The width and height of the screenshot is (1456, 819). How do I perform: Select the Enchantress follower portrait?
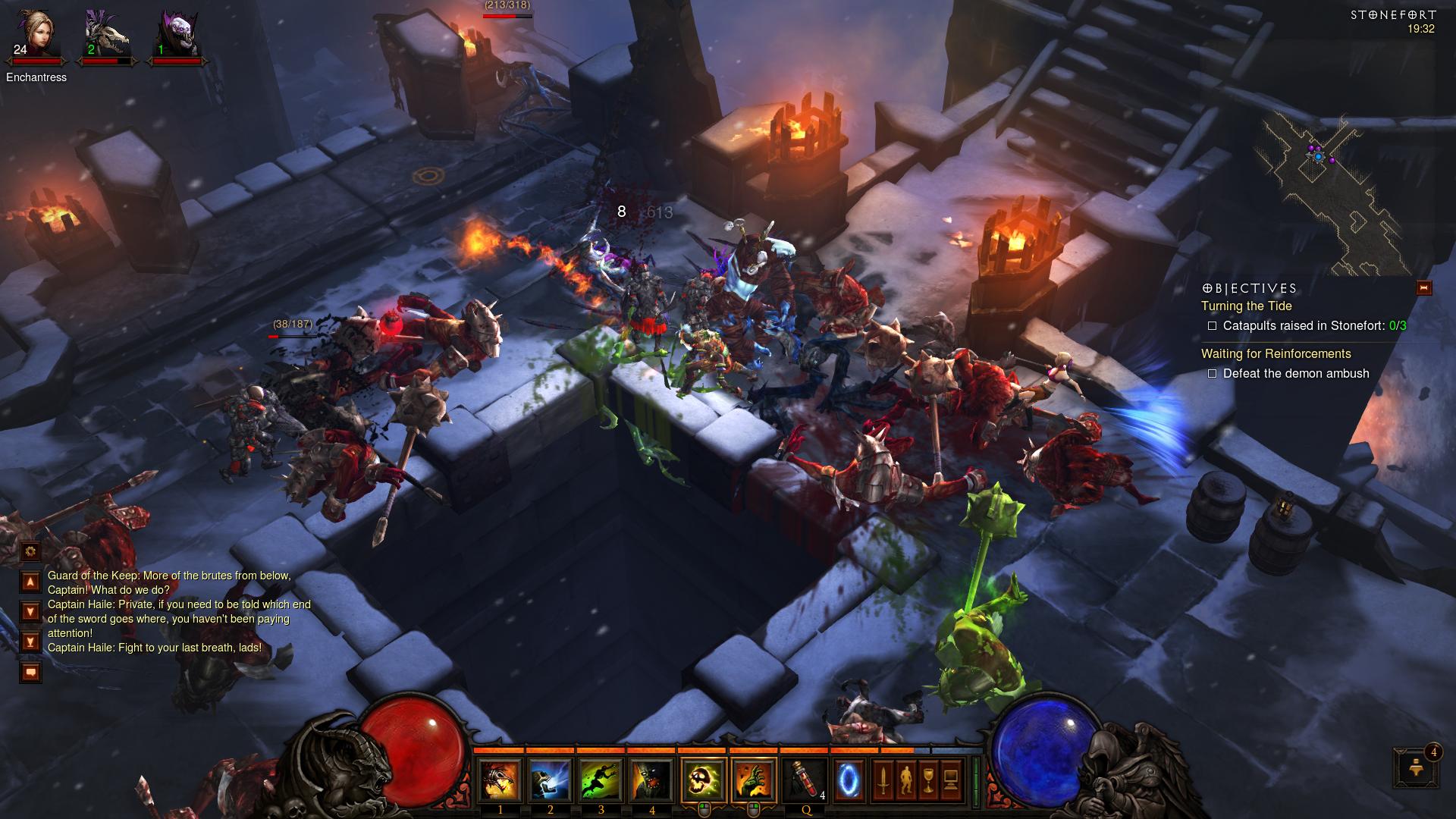[36, 35]
